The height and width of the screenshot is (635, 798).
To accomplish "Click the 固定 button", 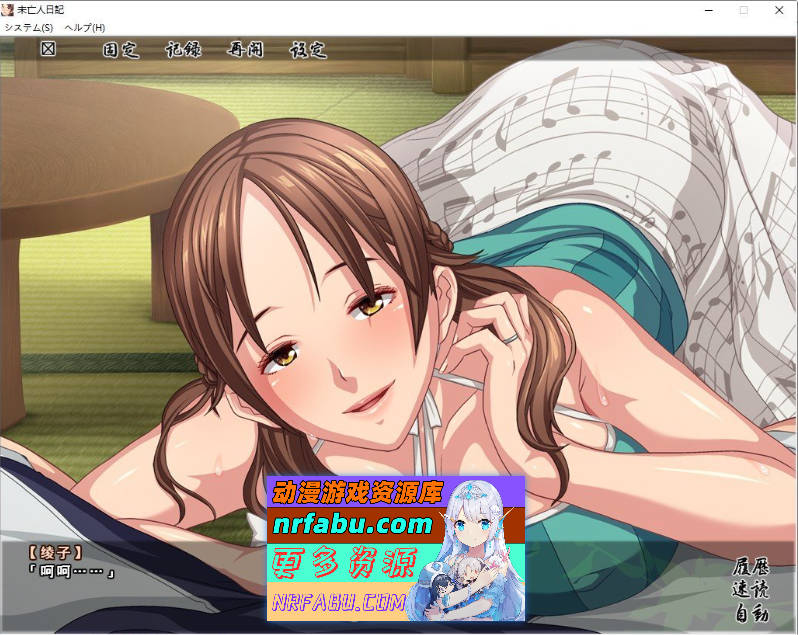I will click(121, 50).
